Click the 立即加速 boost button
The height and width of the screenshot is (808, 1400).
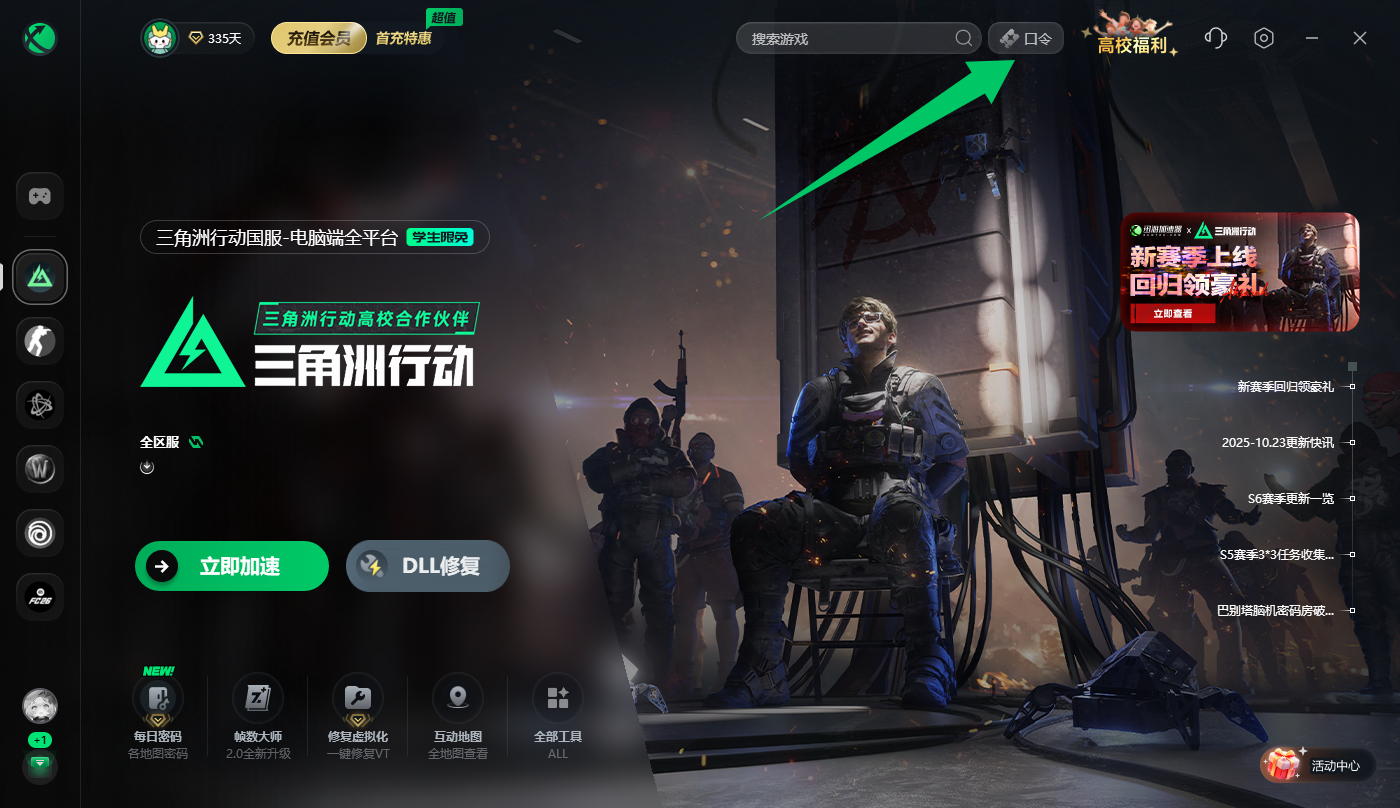click(x=231, y=566)
